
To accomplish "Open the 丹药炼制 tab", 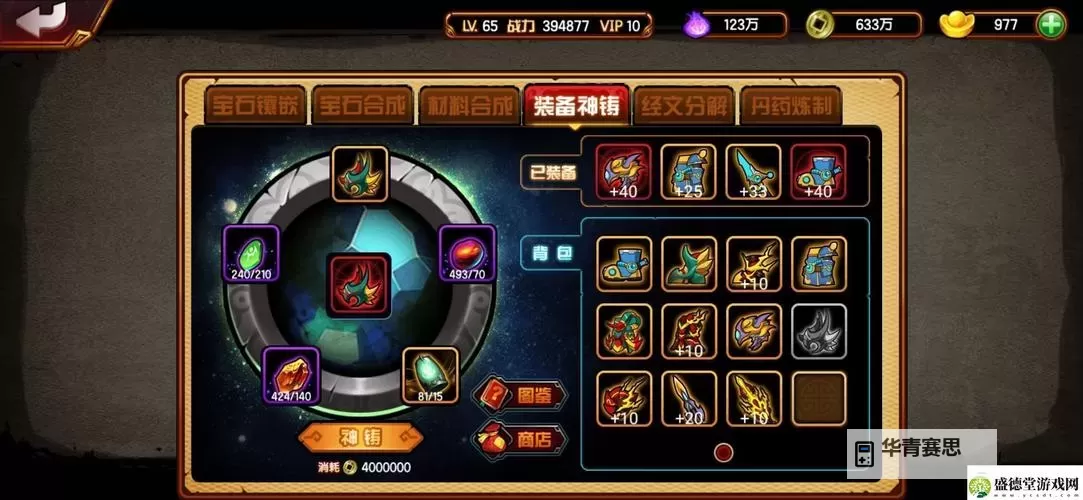I will 789,105.
